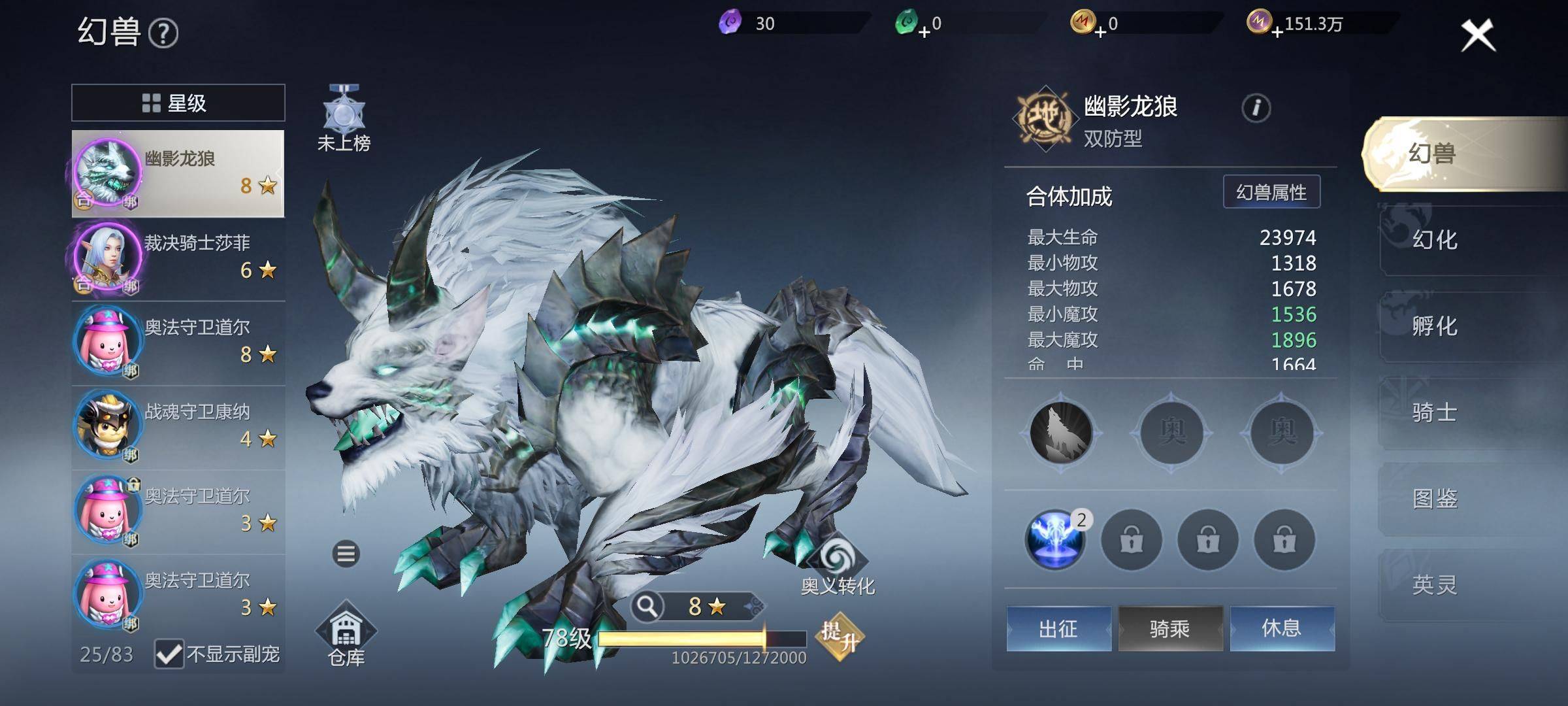Viewport: 1568px width, 706px height.
Task: Show 幻兽属性 stats
Action: pos(1271,192)
